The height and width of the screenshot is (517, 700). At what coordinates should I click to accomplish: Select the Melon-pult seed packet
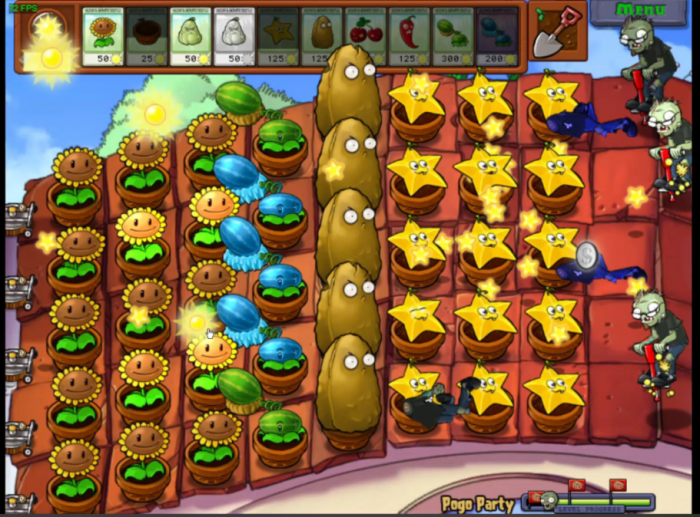click(453, 38)
